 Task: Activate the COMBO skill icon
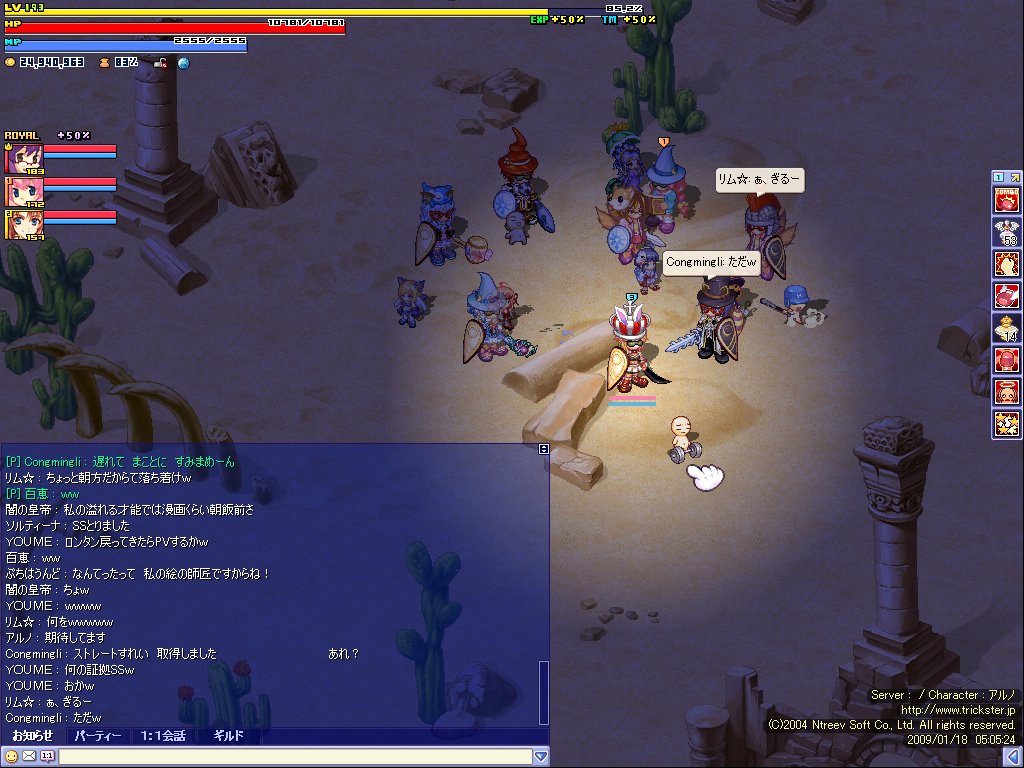click(x=1005, y=200)
